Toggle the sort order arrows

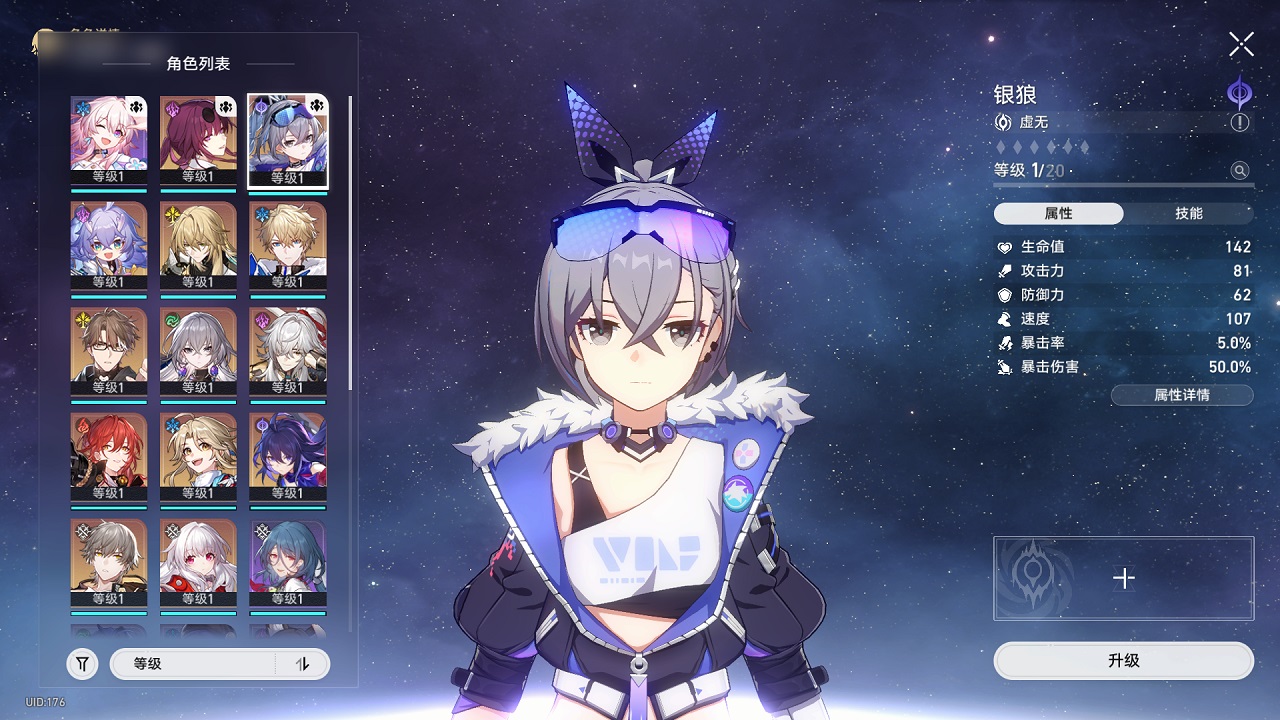(303, 664)
